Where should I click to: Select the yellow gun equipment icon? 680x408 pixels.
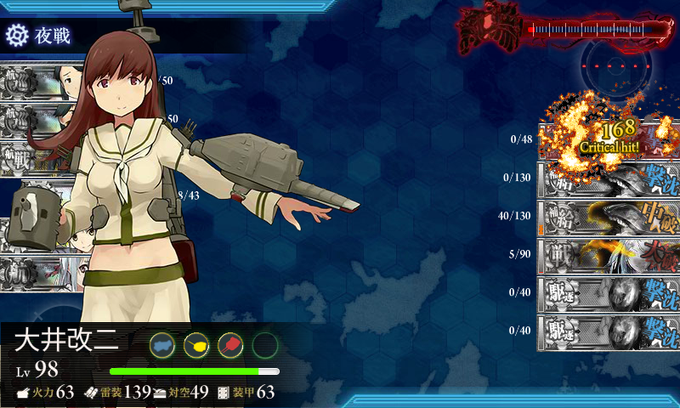point(196,346)
